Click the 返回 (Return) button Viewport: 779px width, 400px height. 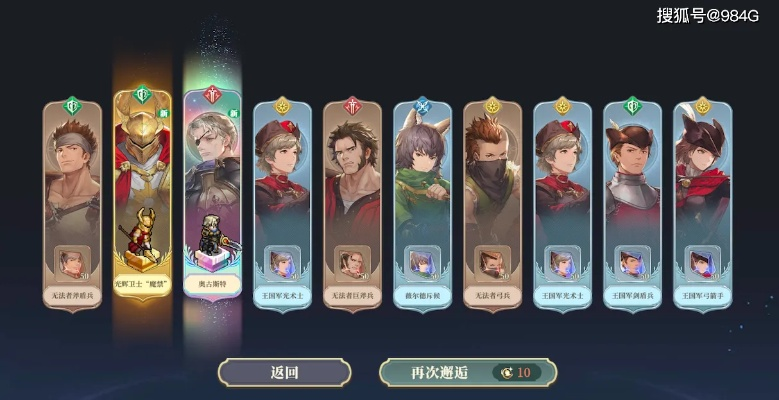[284, 372]
